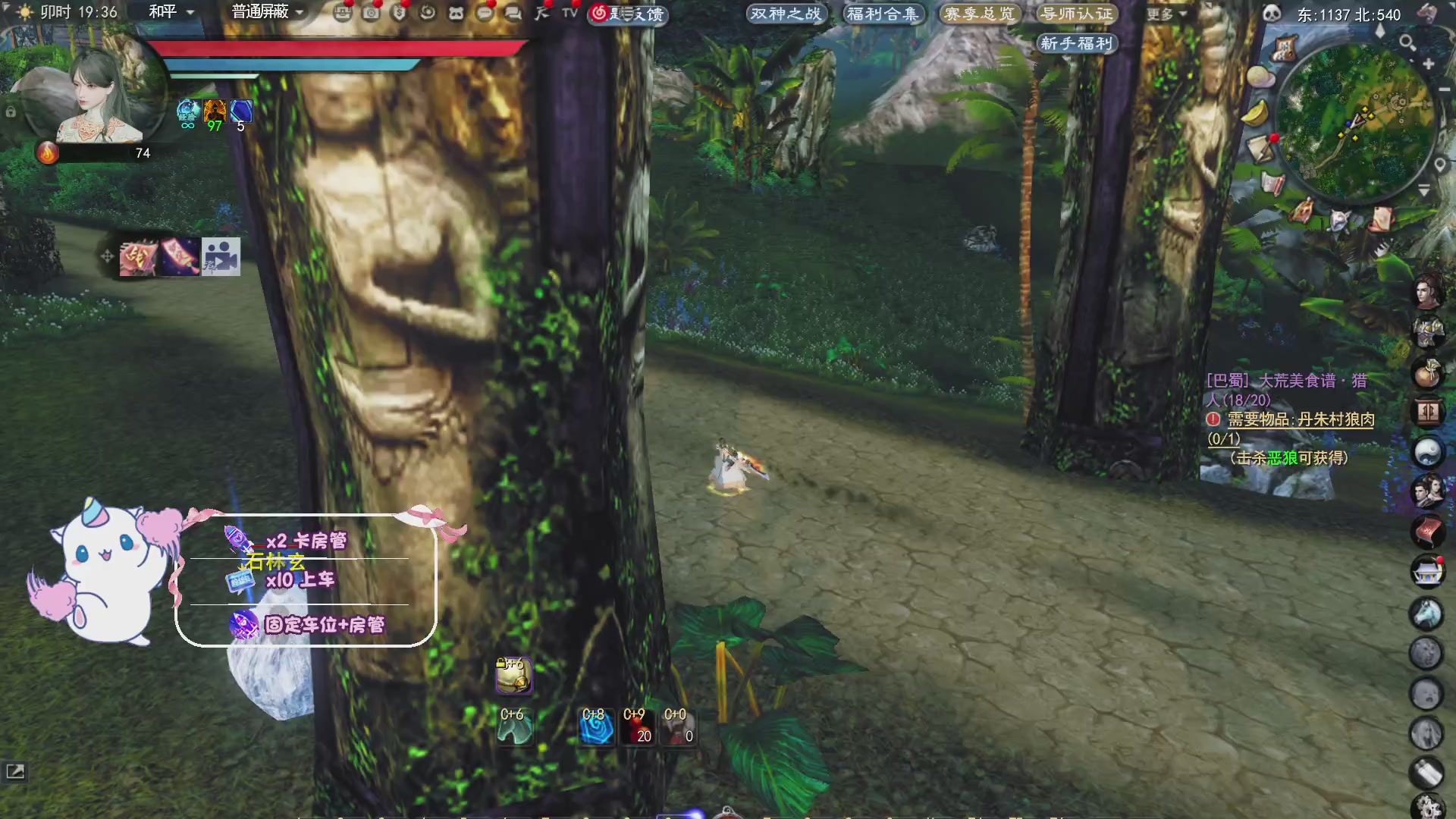This screenshot has height=819, width=1456.
Task: Open the NetEase music icon in feedback bar
Action: [x=600, y=13]
